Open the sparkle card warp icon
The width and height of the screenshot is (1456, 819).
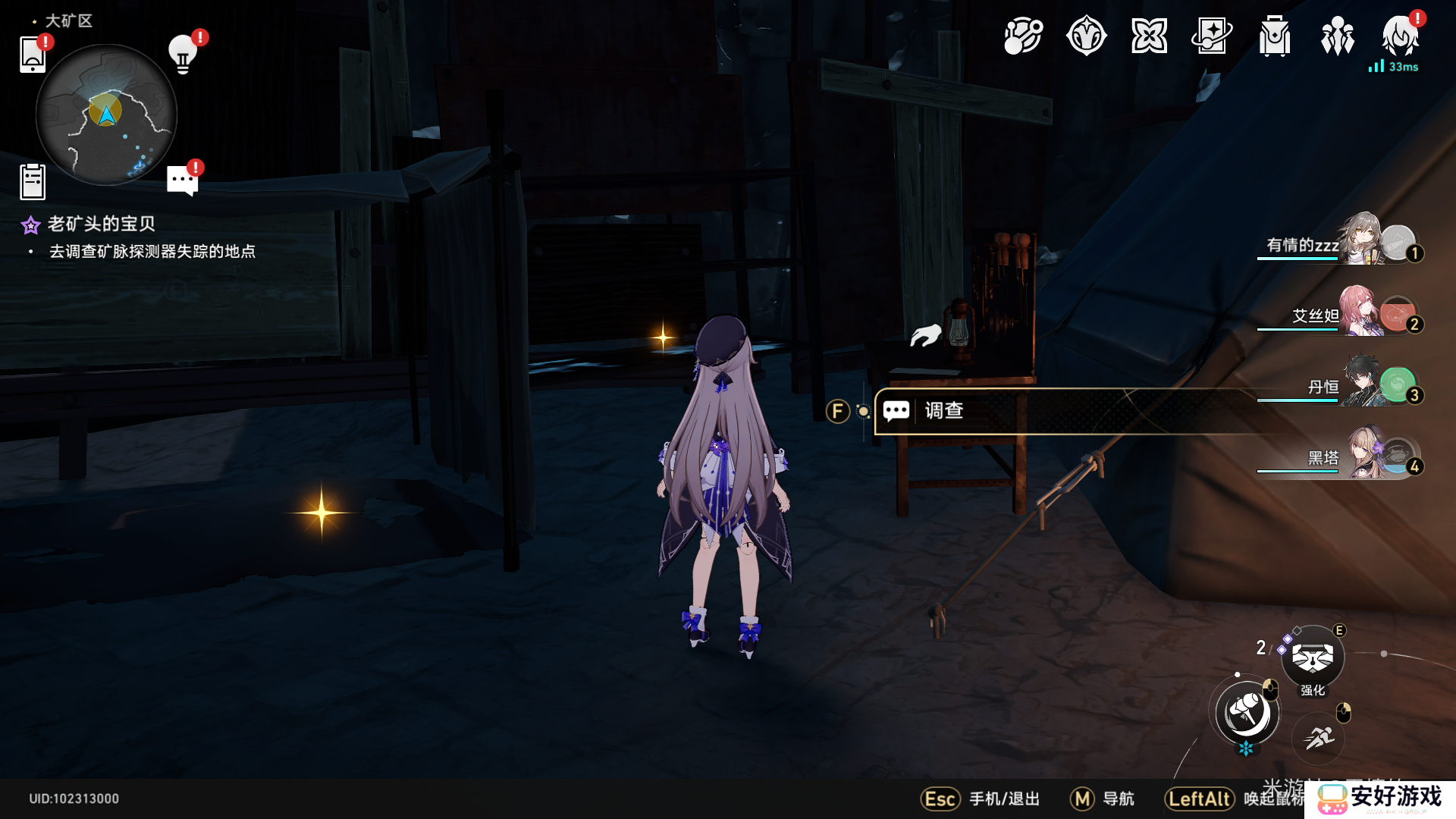pyautogui.click(x=1212, y=36)
